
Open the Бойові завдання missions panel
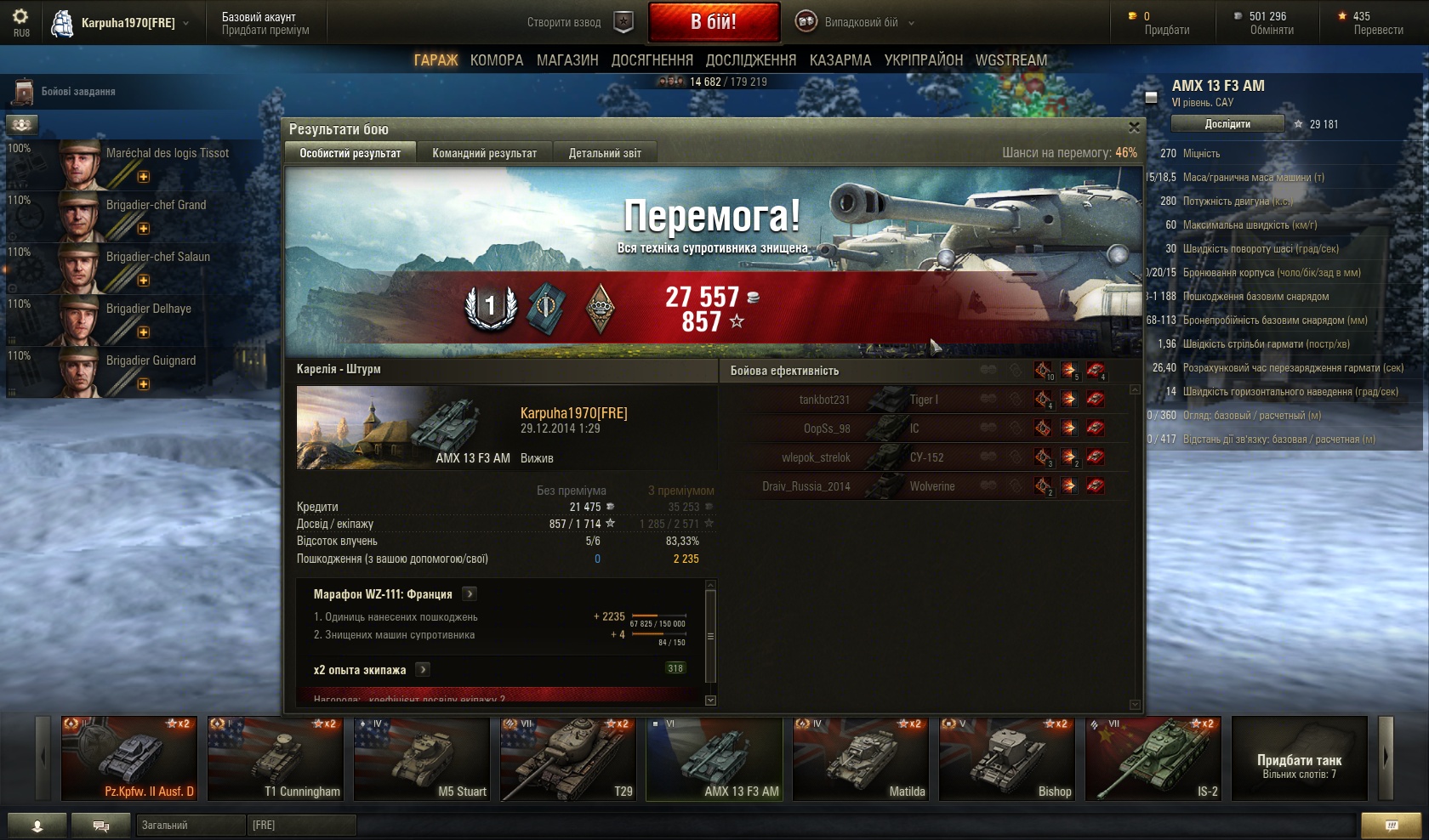pyautogui.click(x=77, y=92)
